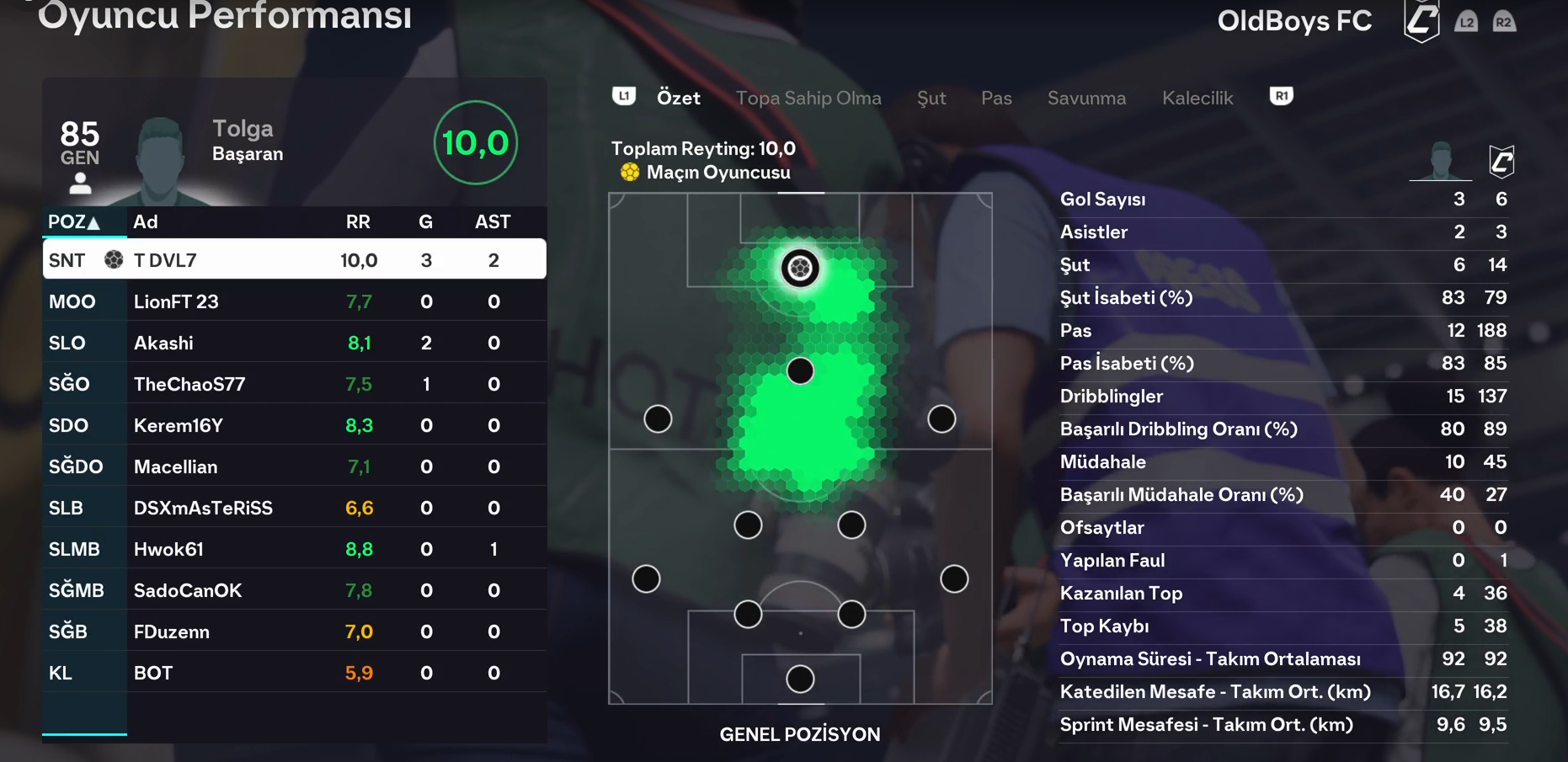Choose Macellian in the player list
This screenshot has height=762, width=1568.
[294, 466]
